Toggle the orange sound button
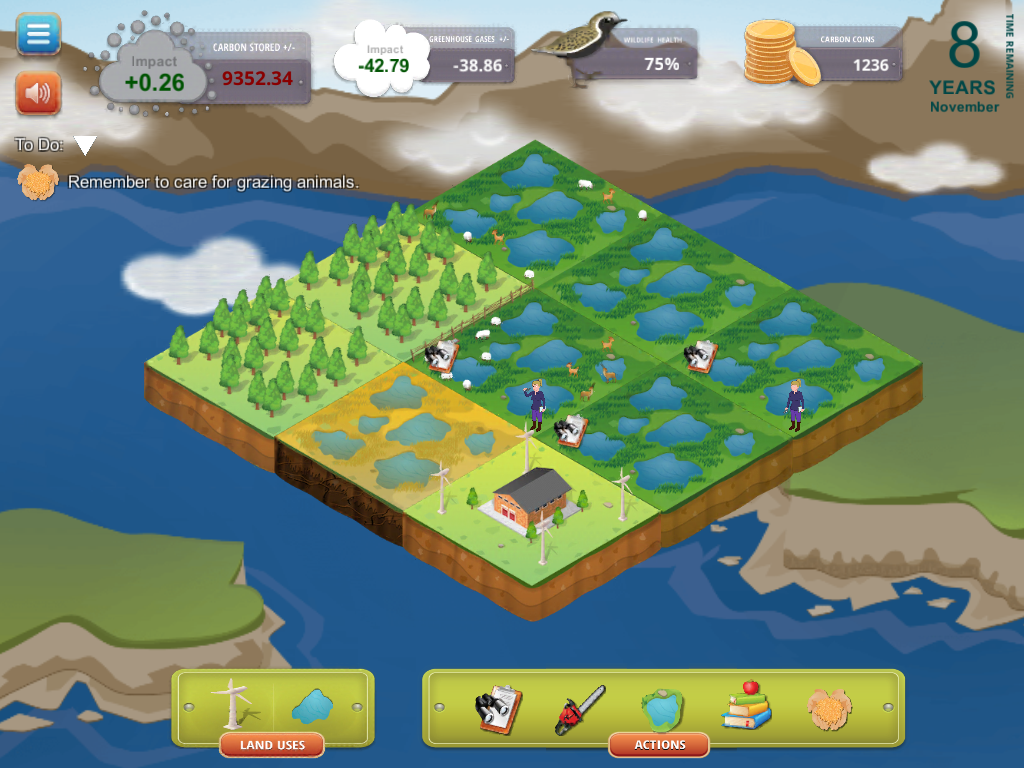 (38, 94)
